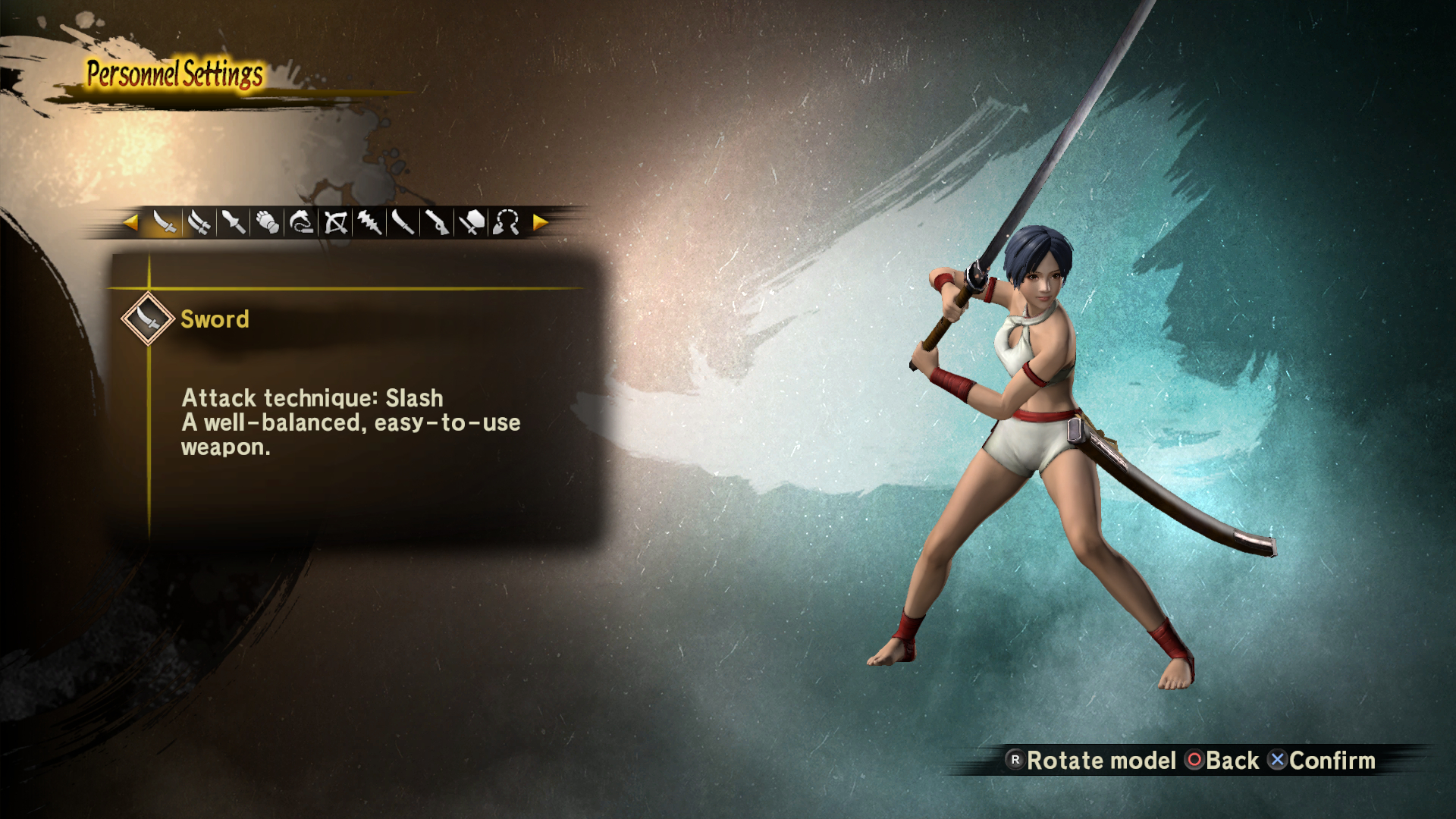Pick the sword and shield weapon icon
1456x819 pixels.
pyautogui.click(x=472, y=222)
